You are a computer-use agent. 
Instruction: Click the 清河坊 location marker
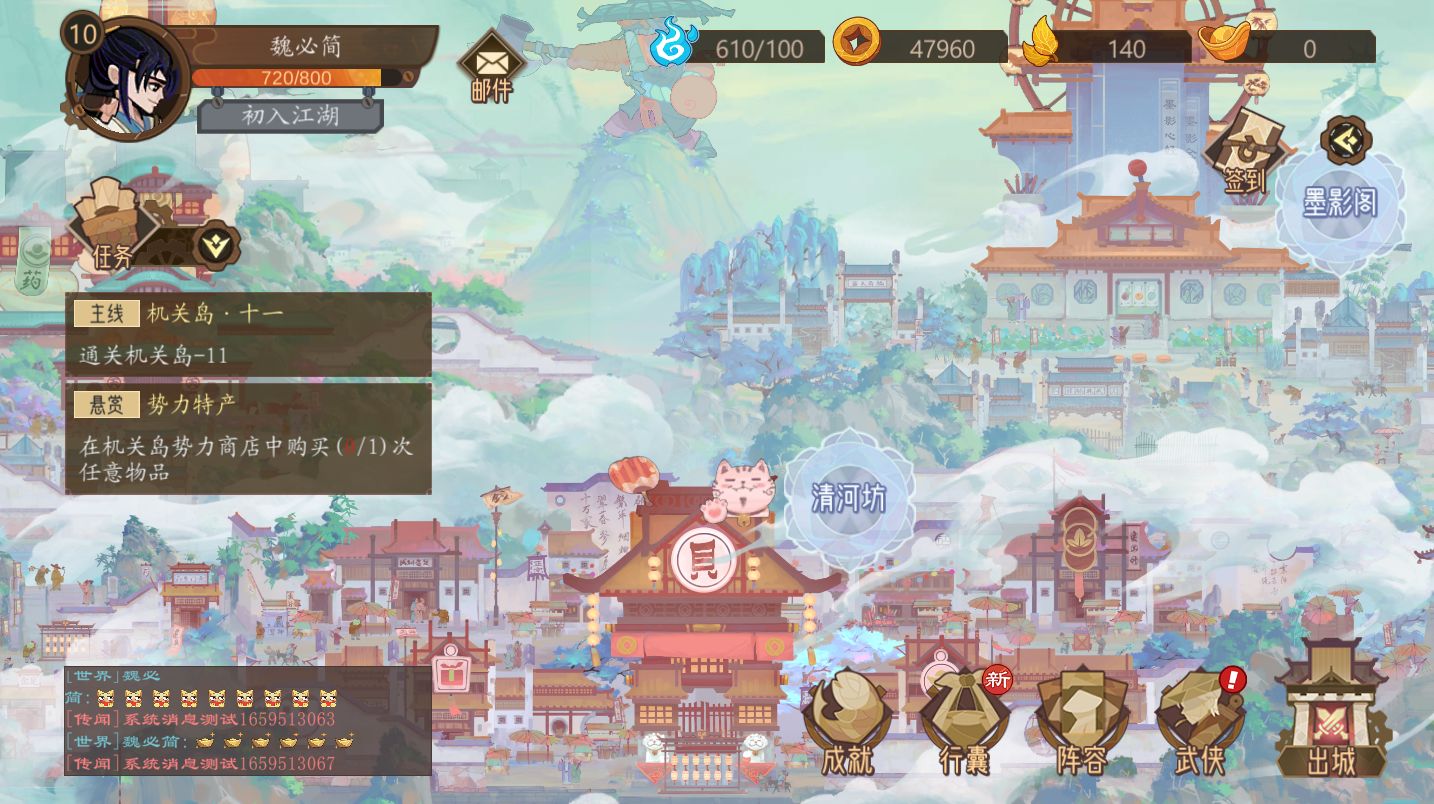[849, 496]
